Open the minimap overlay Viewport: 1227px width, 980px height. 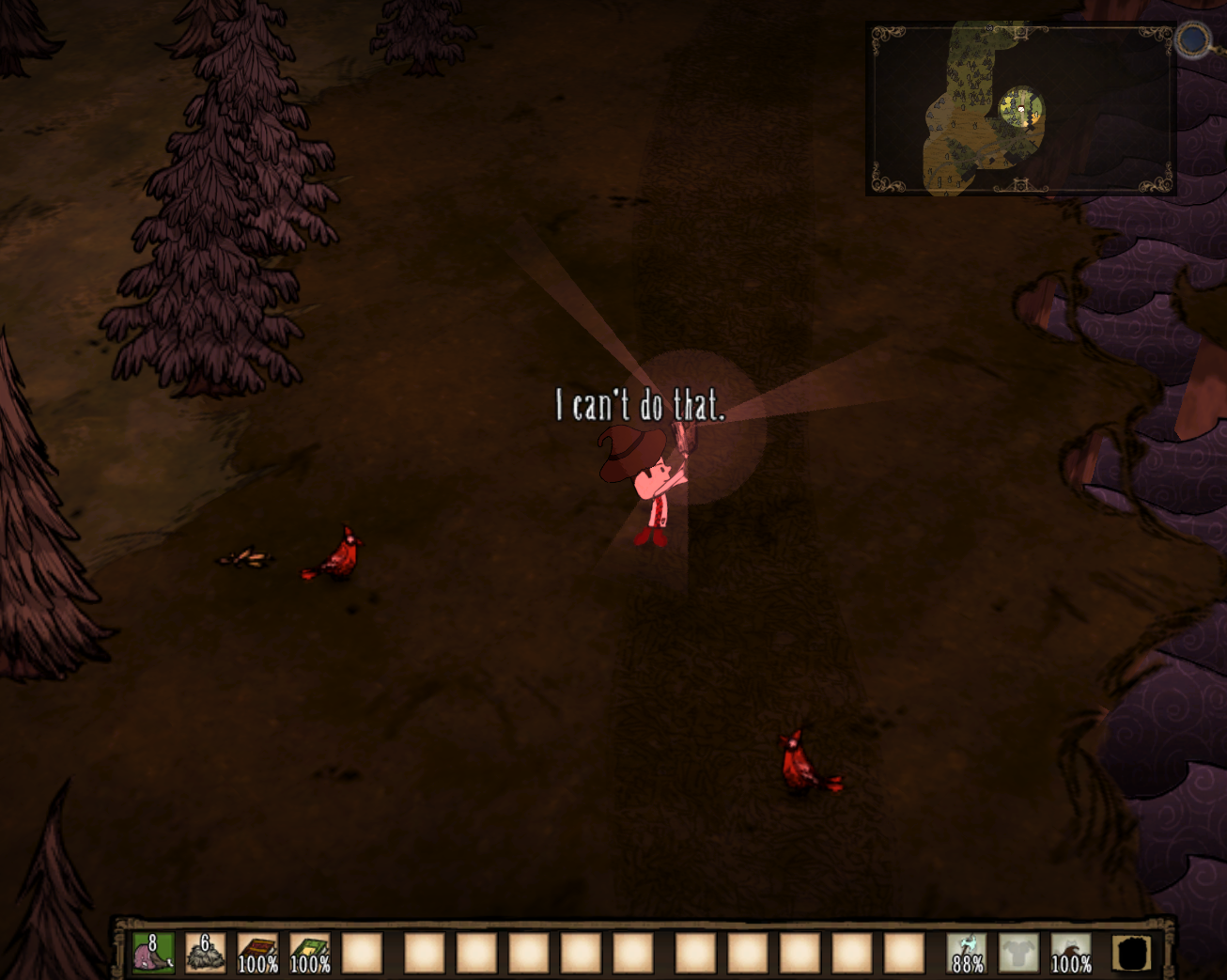pos(1020,109)
